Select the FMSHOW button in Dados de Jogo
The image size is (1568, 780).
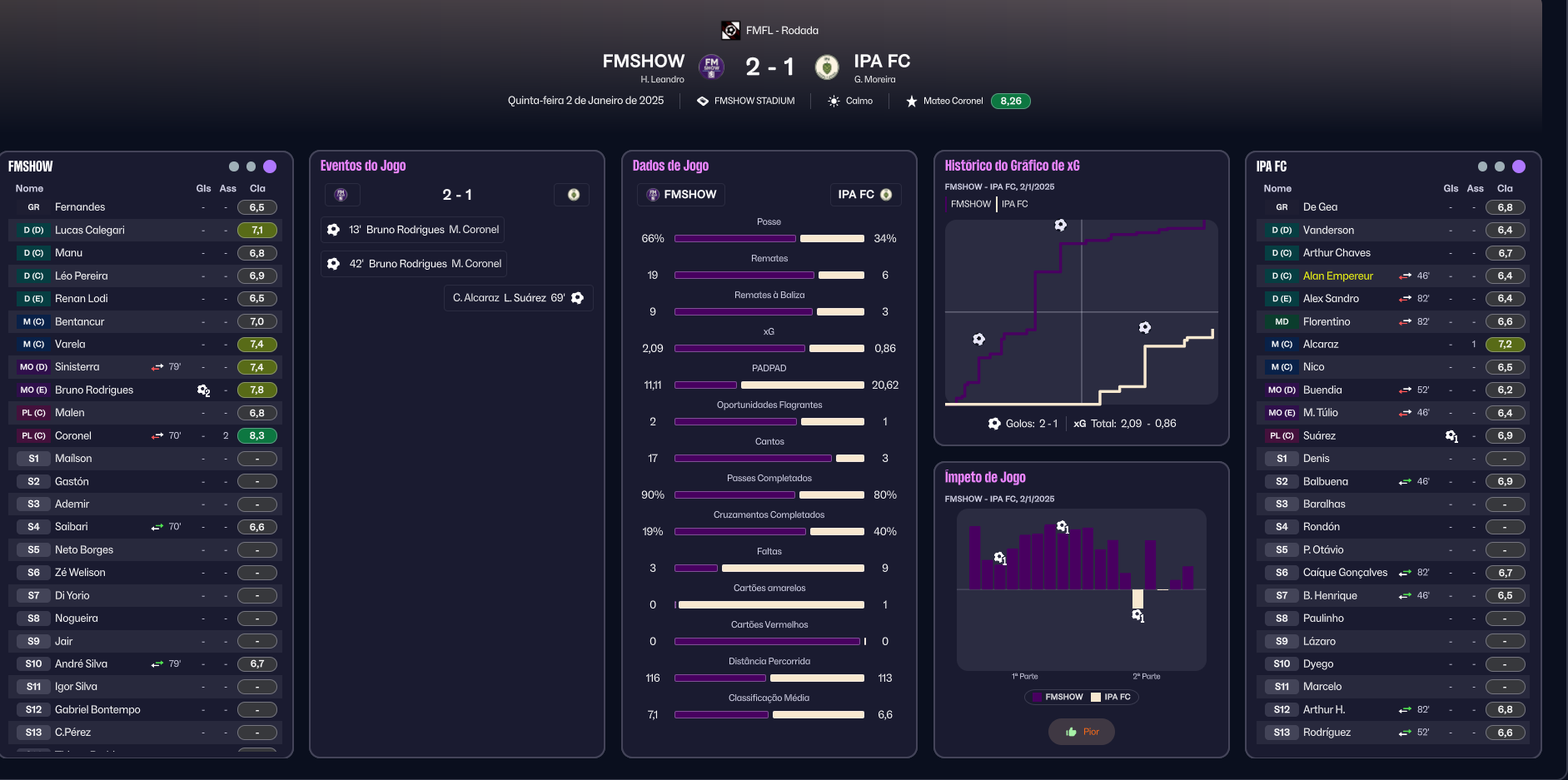pos(681,195)
